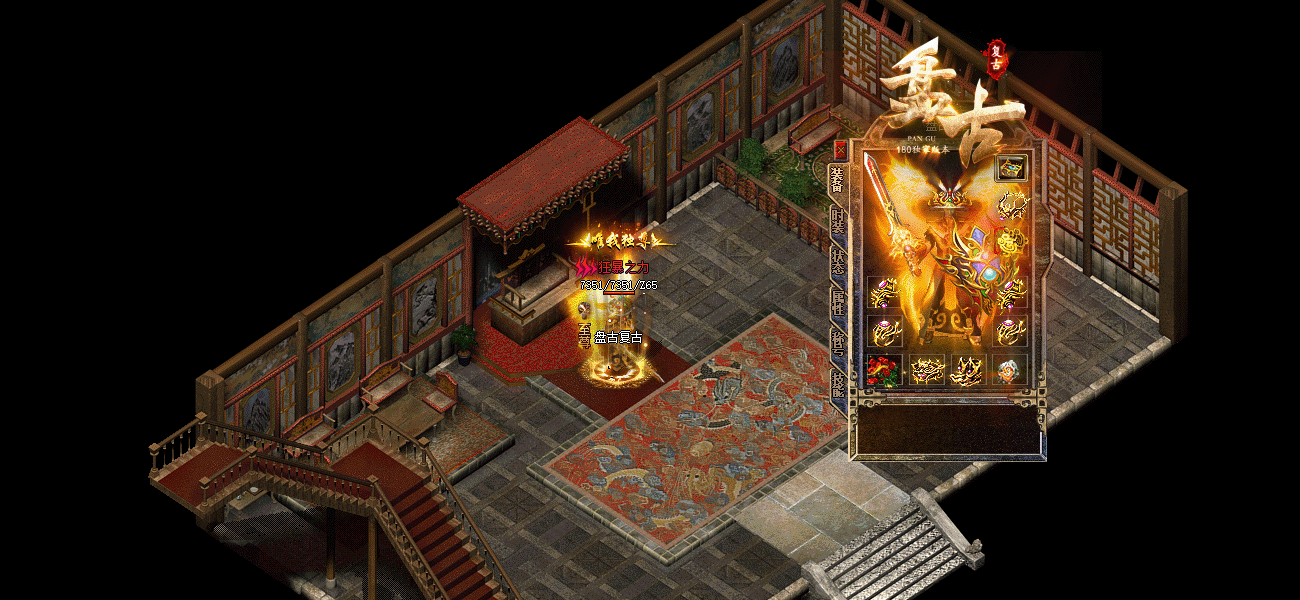Image resolution: width=1300 pixels, height=600 pixels.
Task: Show the 状态 status tab
Action: [838, 263]
